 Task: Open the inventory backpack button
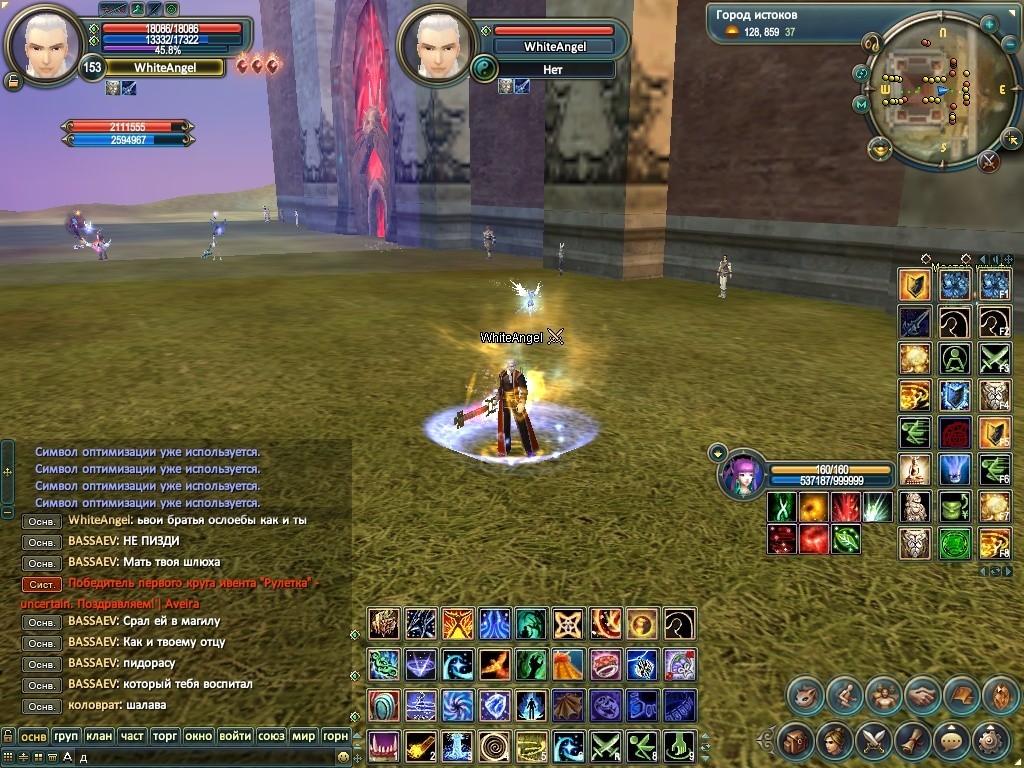pyautogui.click(x=796, y=741)
